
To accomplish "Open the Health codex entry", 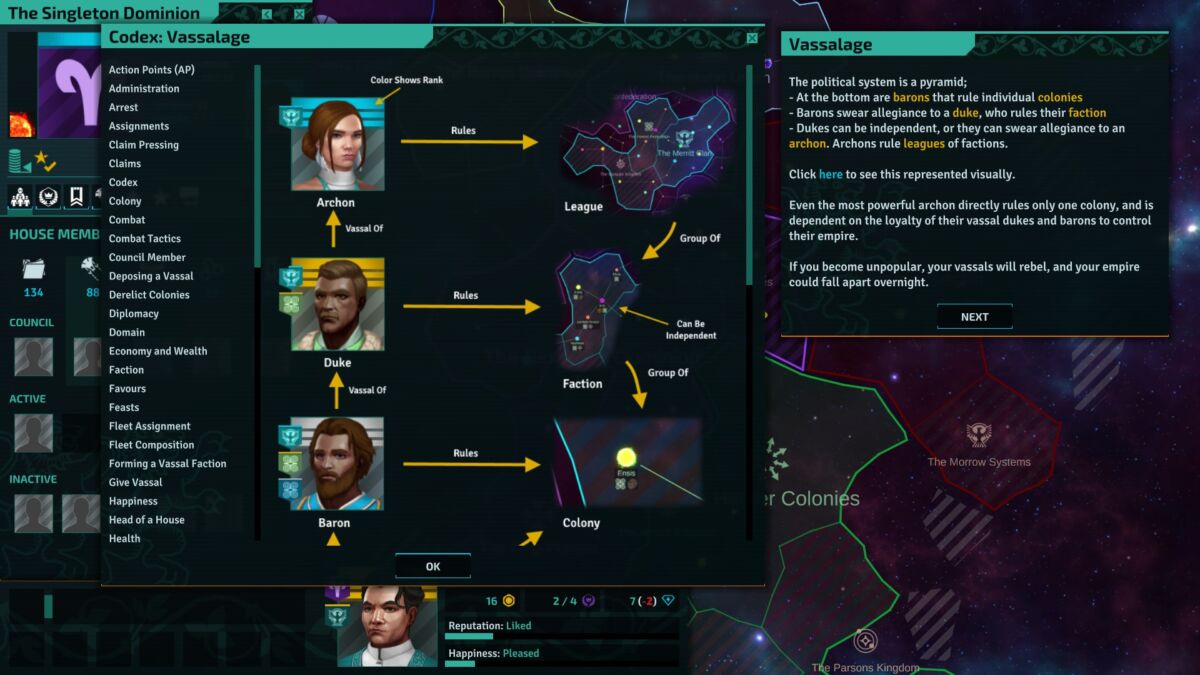I will point(125,539).
